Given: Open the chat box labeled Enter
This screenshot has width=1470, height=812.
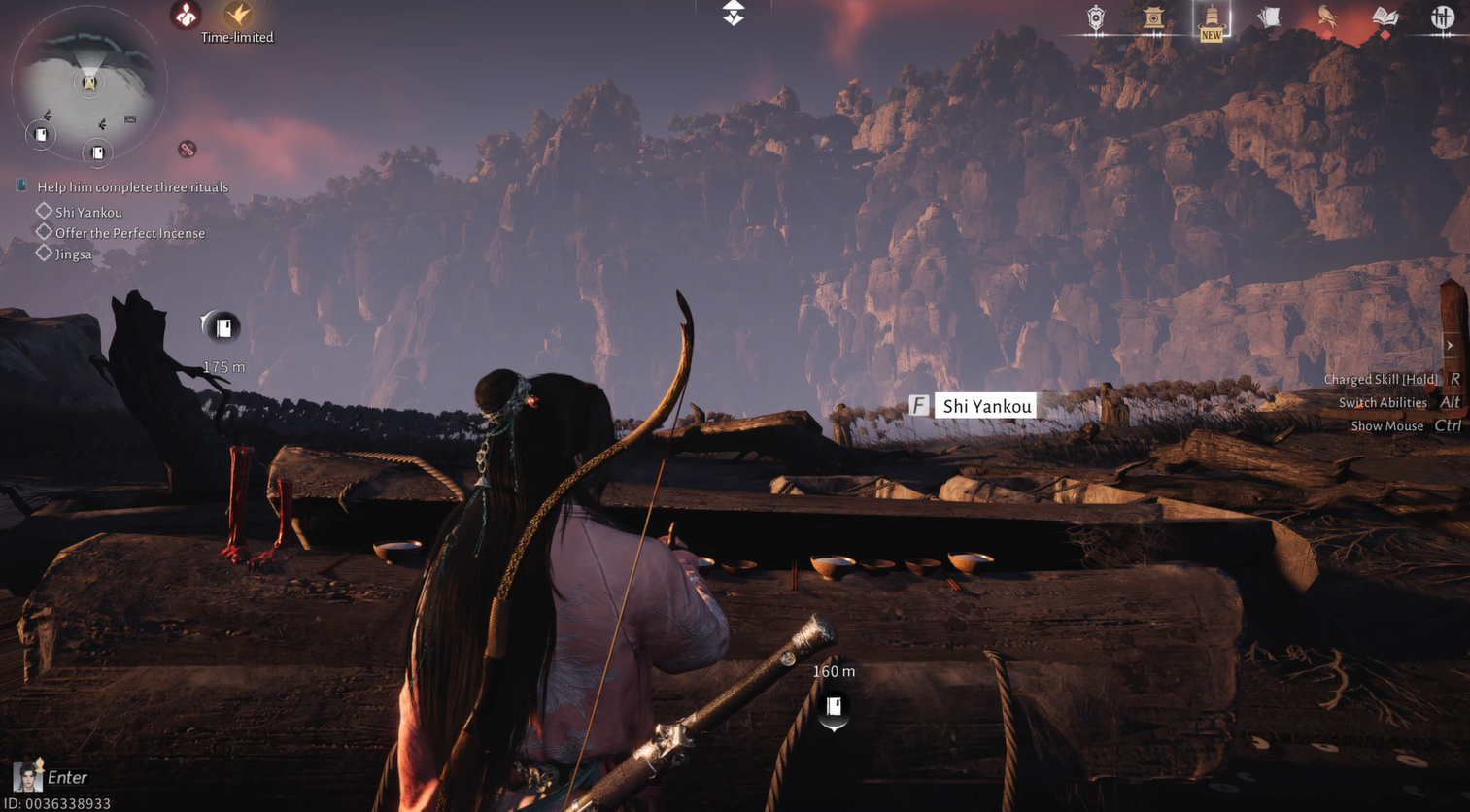Looking at the screenshot, I should [66, 777].
